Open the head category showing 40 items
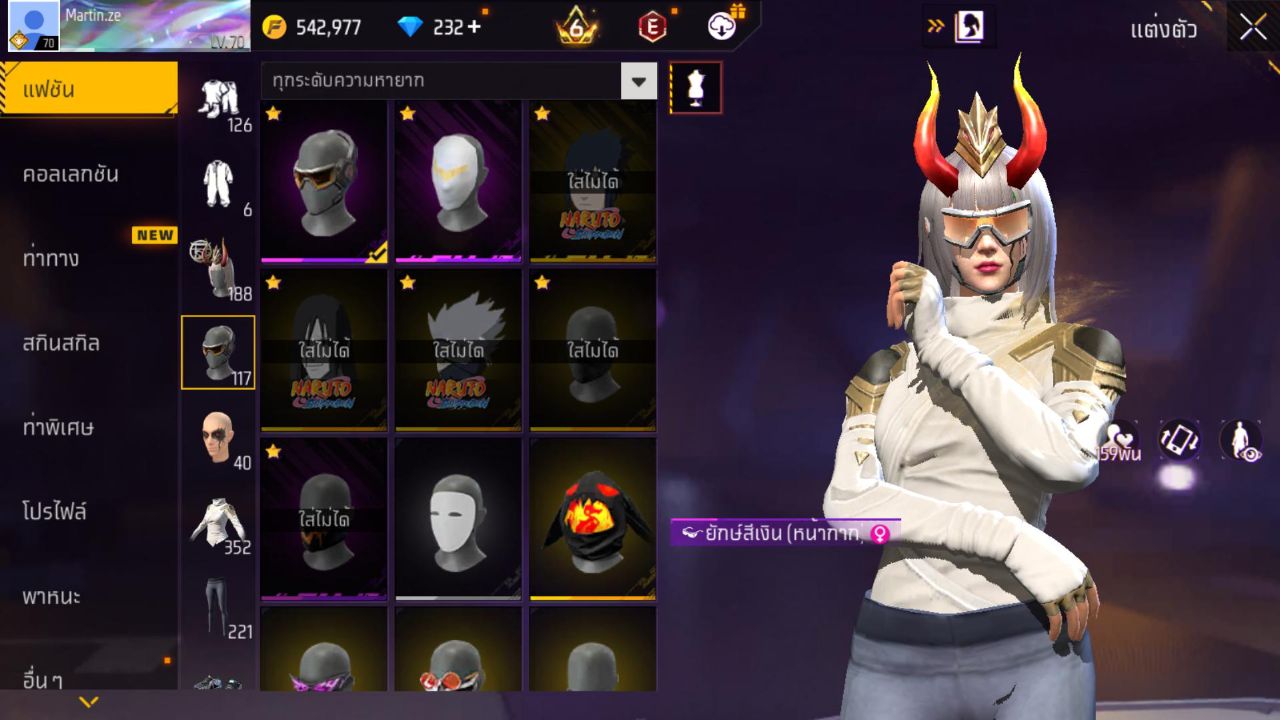Screen dimensions: 1280x720 [x=220, y=435]
